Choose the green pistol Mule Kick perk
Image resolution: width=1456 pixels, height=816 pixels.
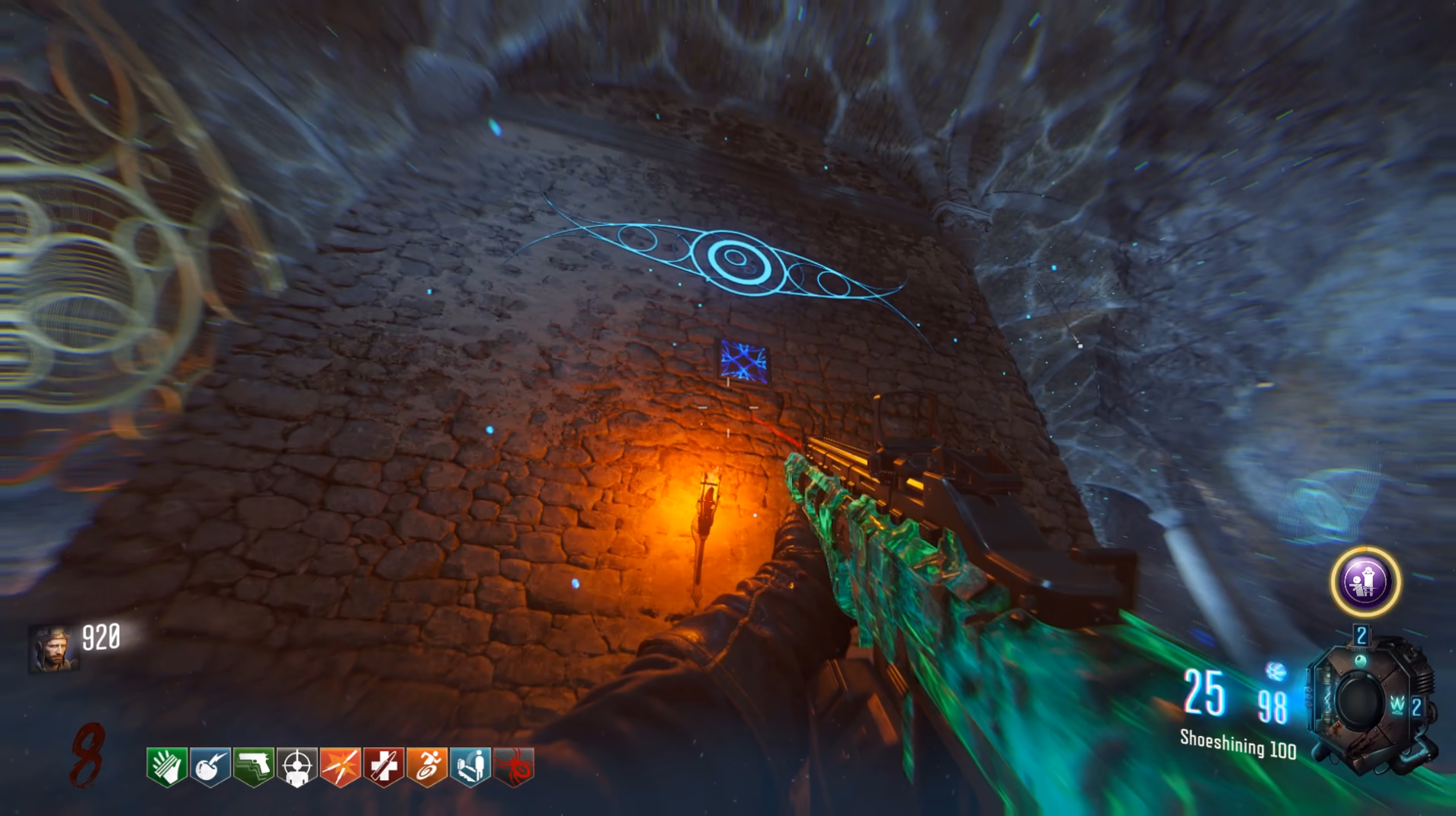pyautogui.click(x=254, y=766)
